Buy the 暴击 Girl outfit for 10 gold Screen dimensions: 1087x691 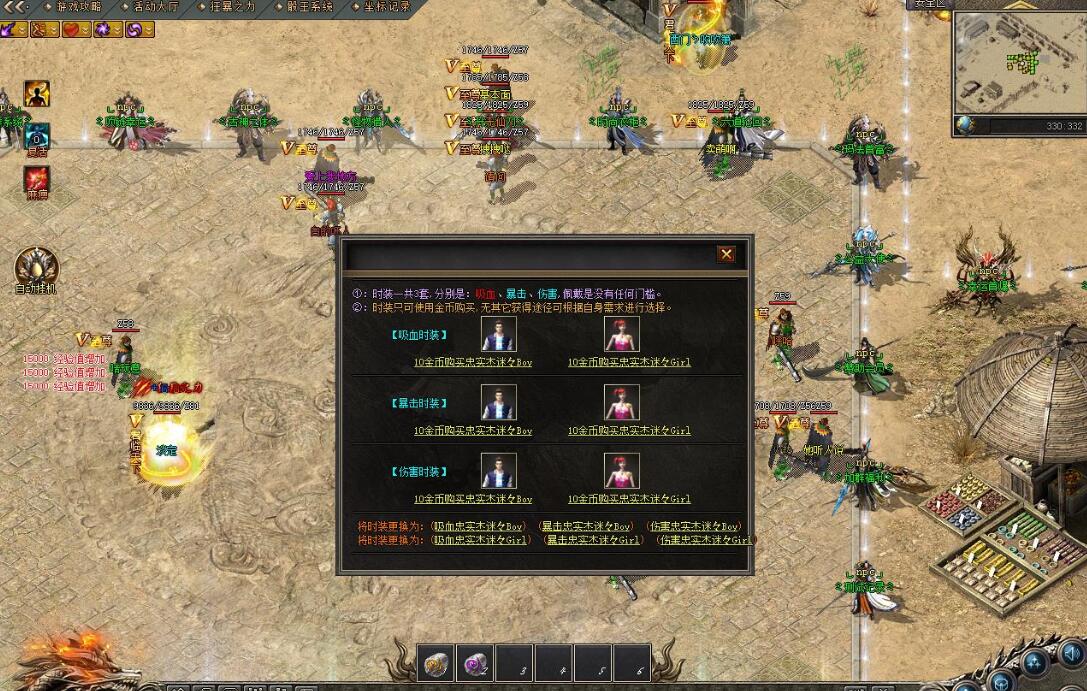pos(629,430)
